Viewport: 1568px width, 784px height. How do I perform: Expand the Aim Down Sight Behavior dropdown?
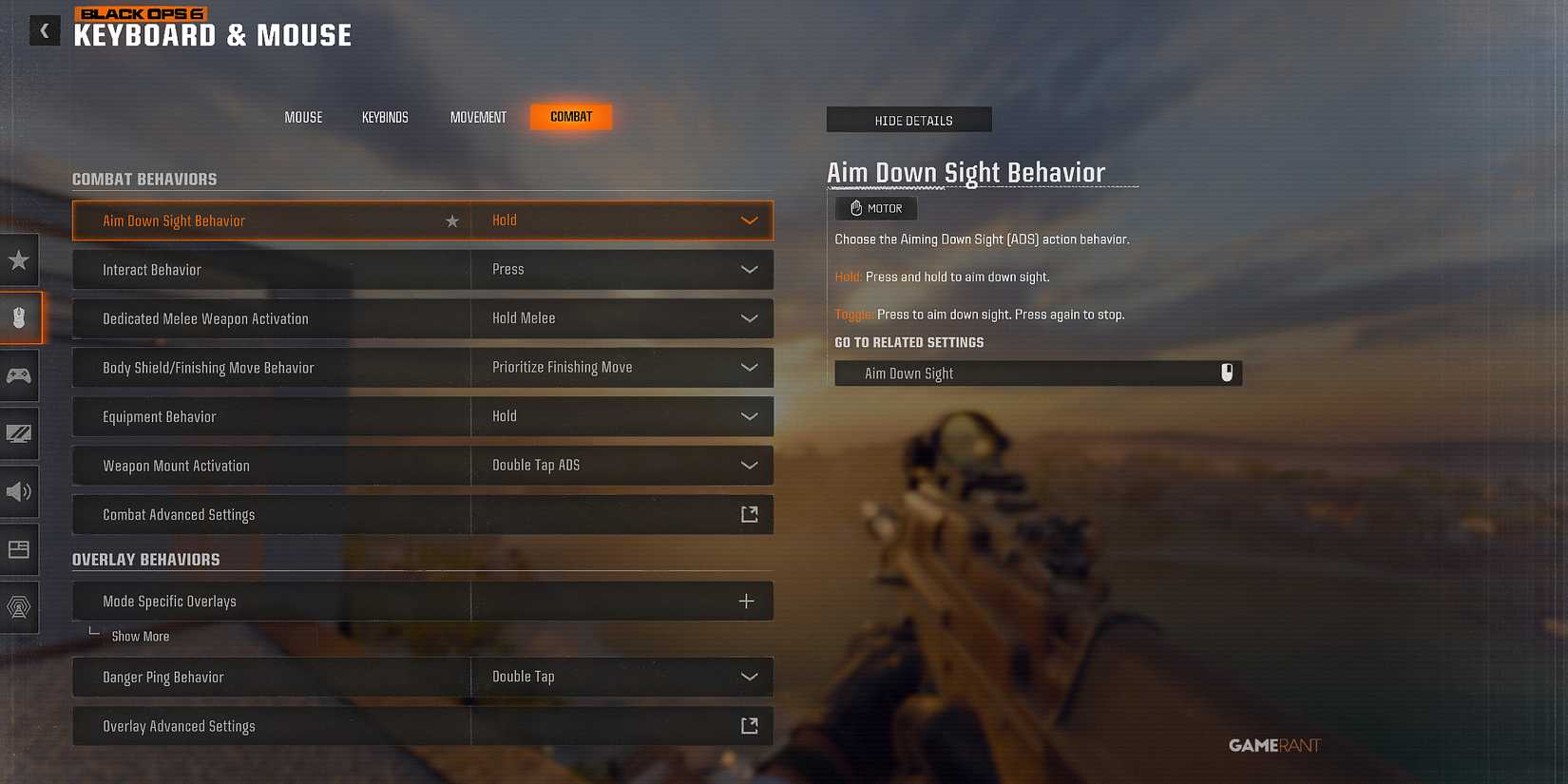[x=749, y=220]
